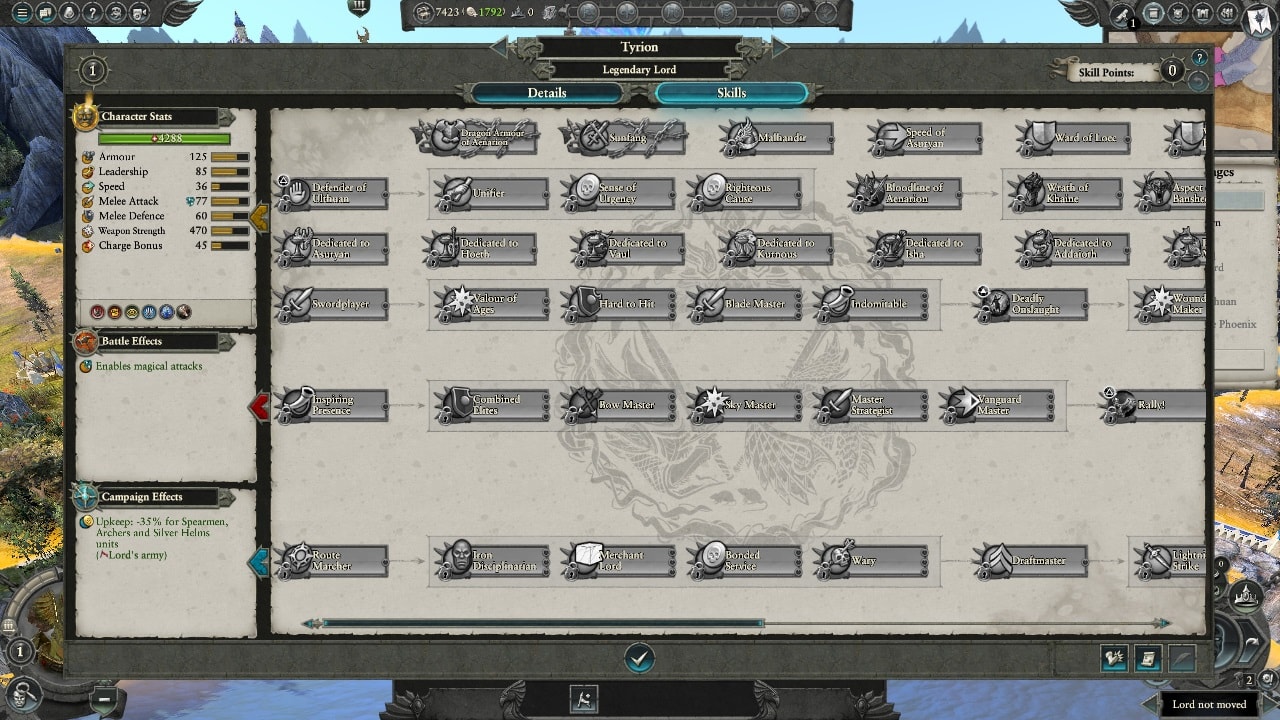Choose the Merchant Lord skill

pyautogui.click(x=617, y=561)
